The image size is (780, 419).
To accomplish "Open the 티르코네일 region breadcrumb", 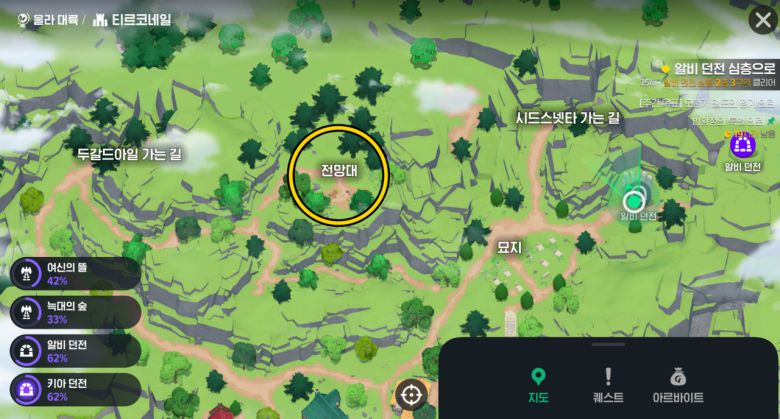I will [132, 19].
